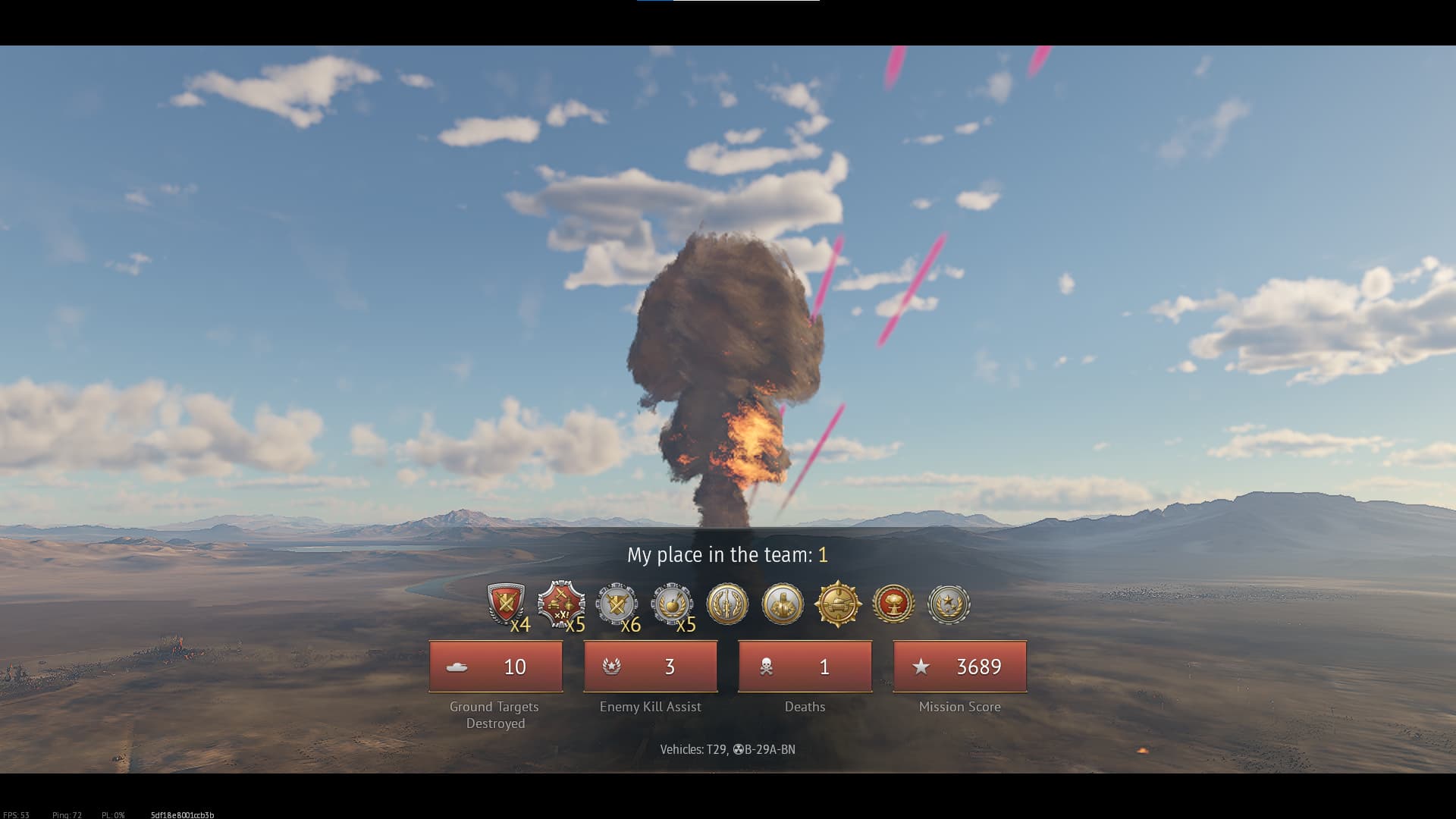Click the Deaths stat tile
This screenshot has width=1456, height=819.
pos(805,667)
